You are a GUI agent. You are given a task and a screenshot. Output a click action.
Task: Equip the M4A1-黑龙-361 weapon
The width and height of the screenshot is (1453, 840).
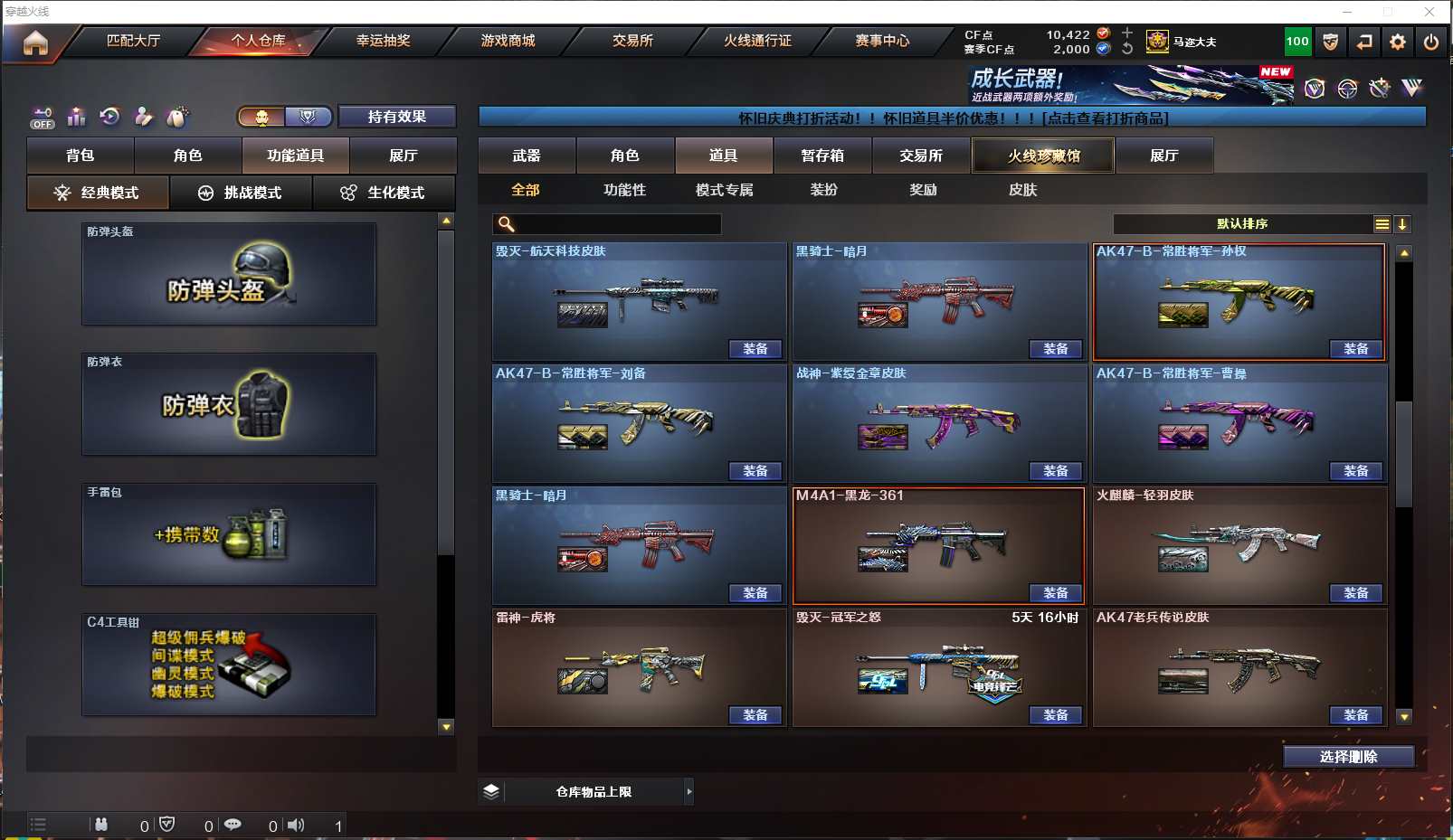click(1055, 593)
